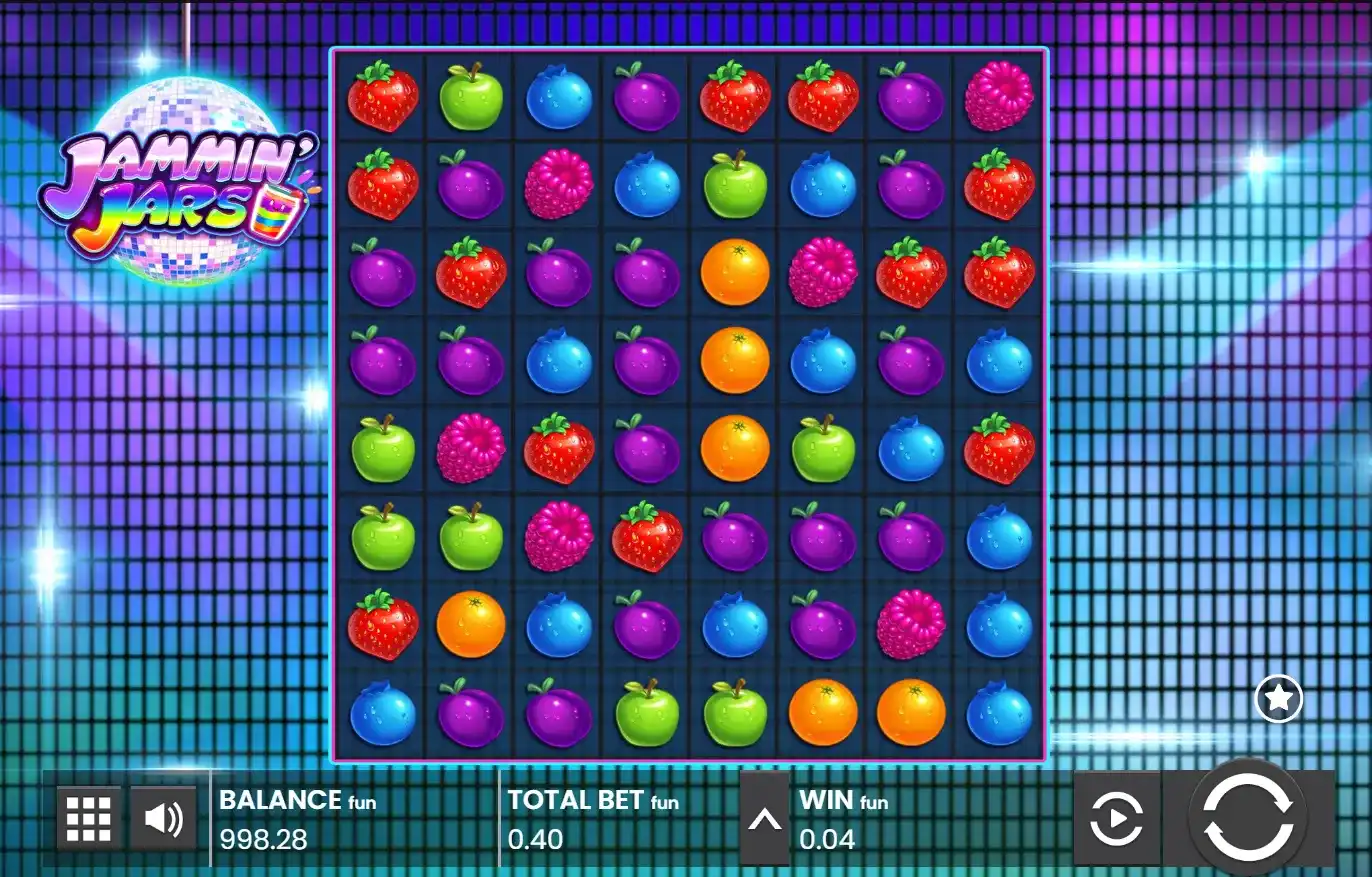1372x877 pixels.
Task: Select the strawberry in the top-left corner
Action: (382, 96)
